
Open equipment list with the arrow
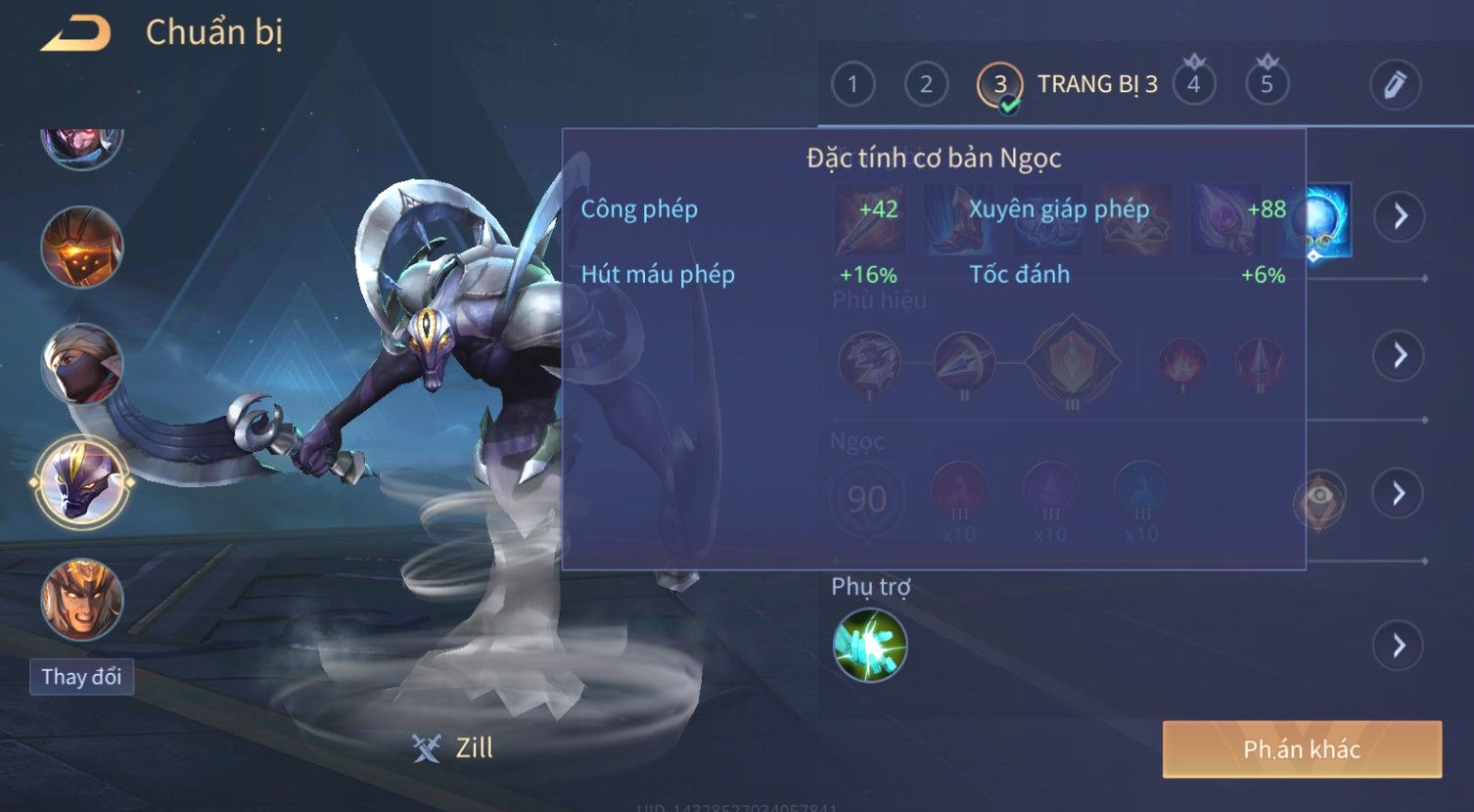click(x=1400, y=216)
